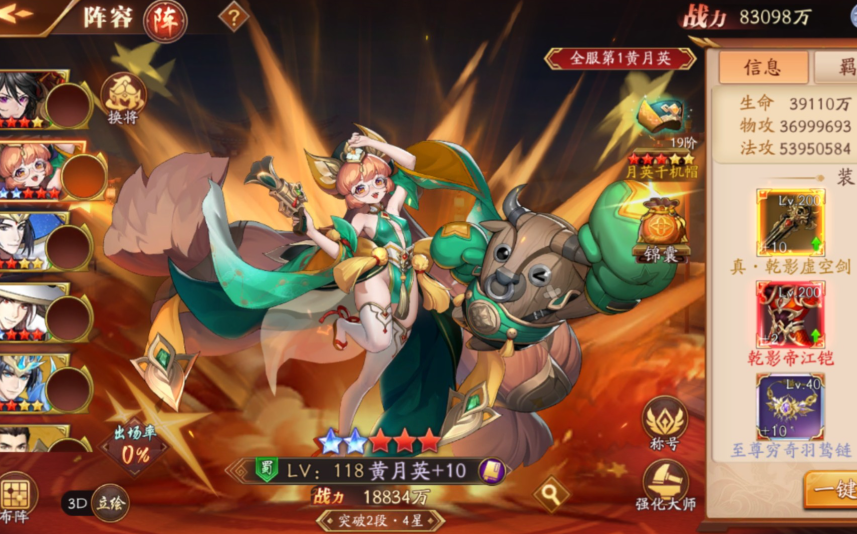Open the 称号 title menu
This screenshot has width=857, height=534.
(x=665, y=424)
